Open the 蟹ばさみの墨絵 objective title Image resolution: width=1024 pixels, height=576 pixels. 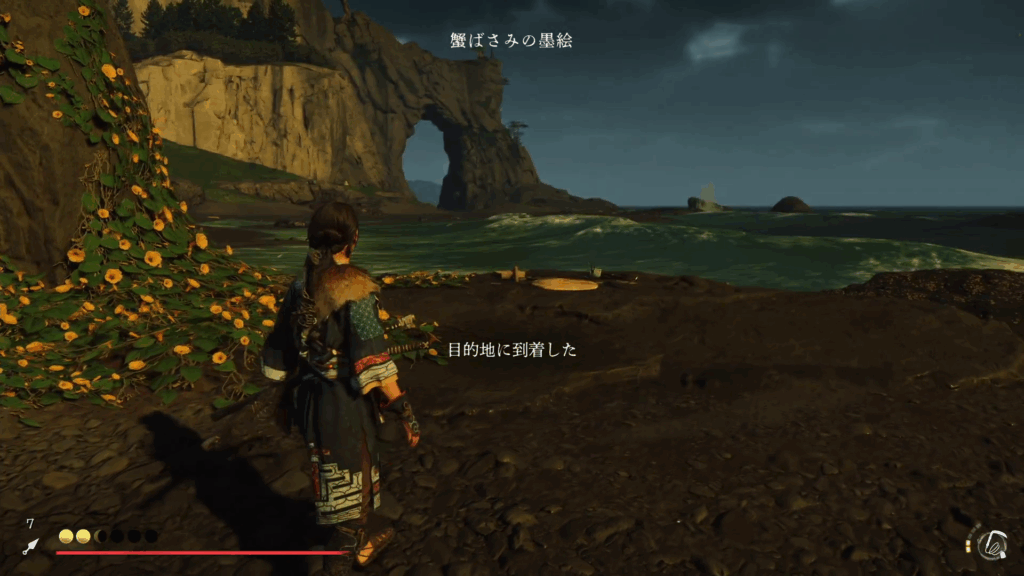coord(511,41)
